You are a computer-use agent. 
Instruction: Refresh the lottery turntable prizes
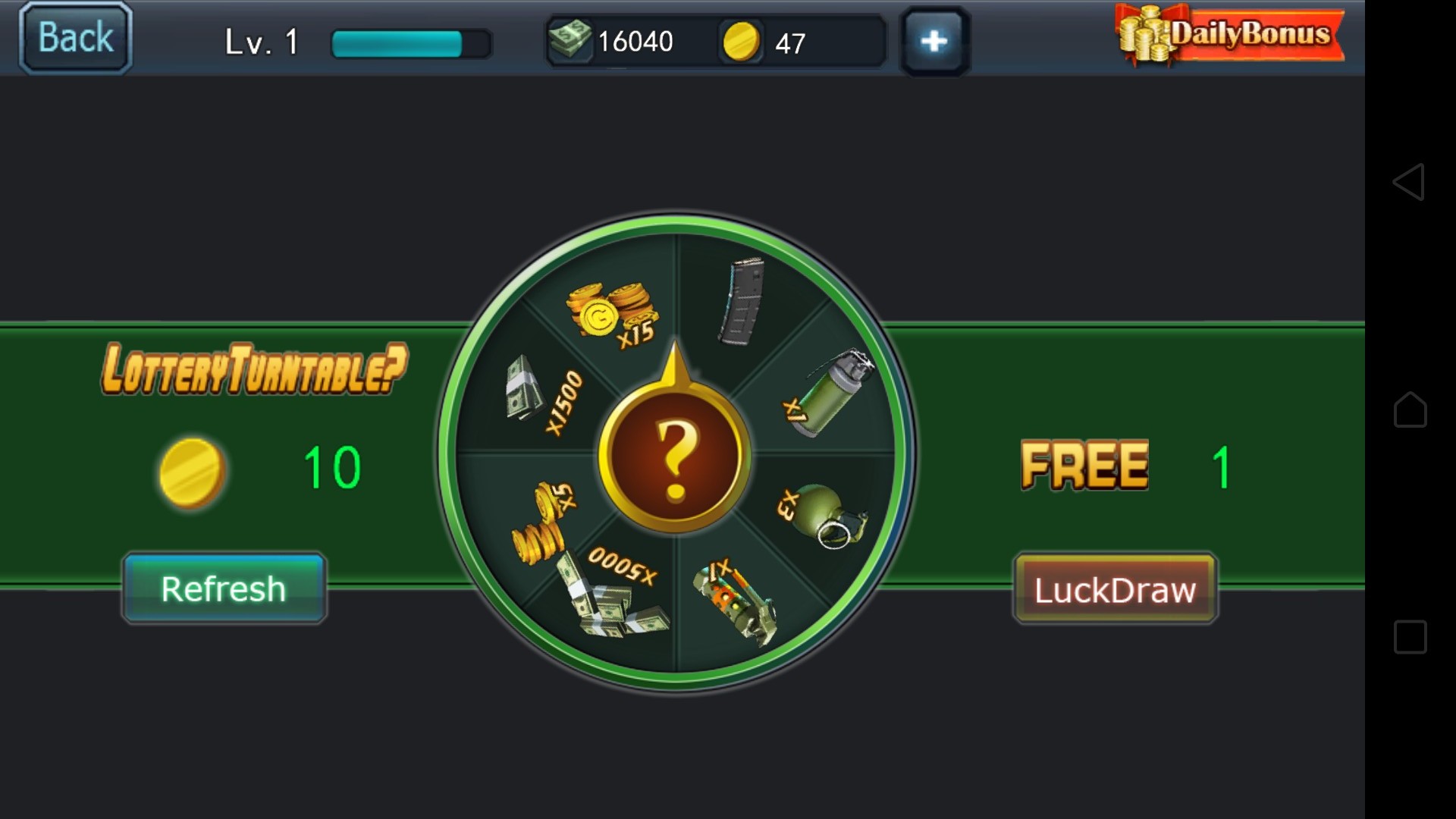click(224, 589)
